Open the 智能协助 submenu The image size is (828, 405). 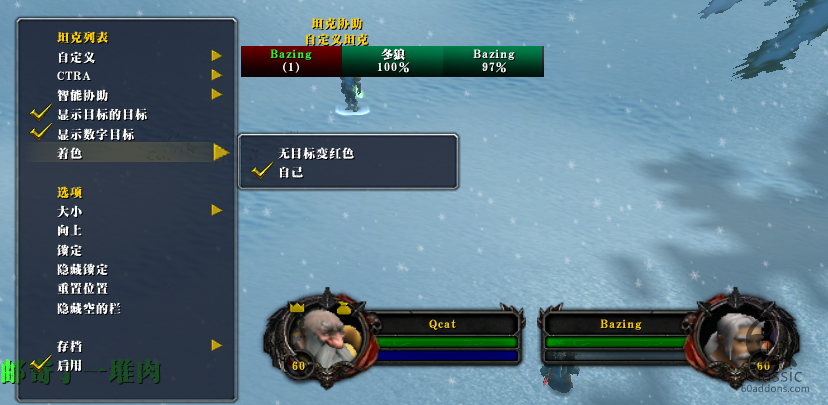82,95
